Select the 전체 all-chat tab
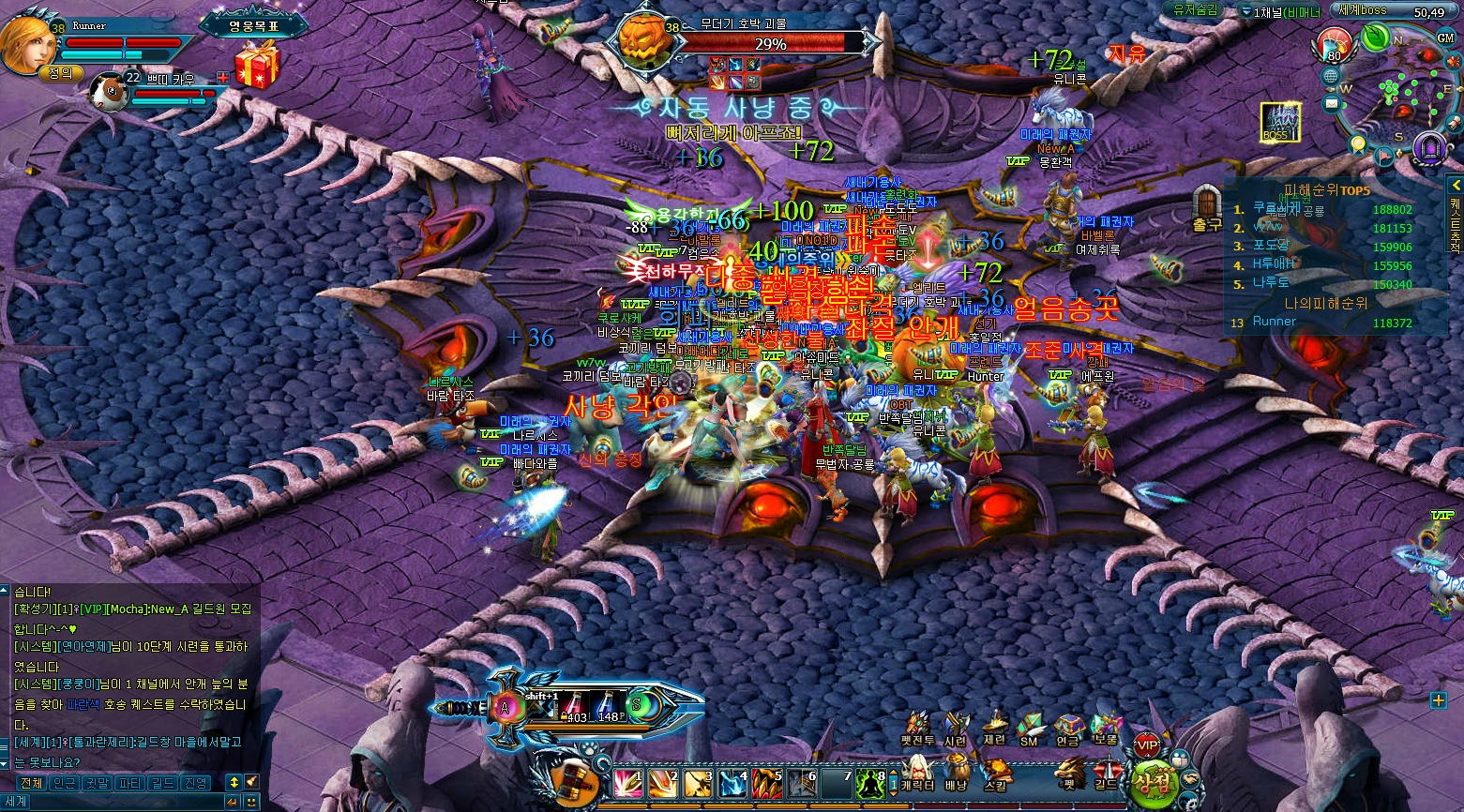This screenshot has height=812, width=1464. (31, 783)
